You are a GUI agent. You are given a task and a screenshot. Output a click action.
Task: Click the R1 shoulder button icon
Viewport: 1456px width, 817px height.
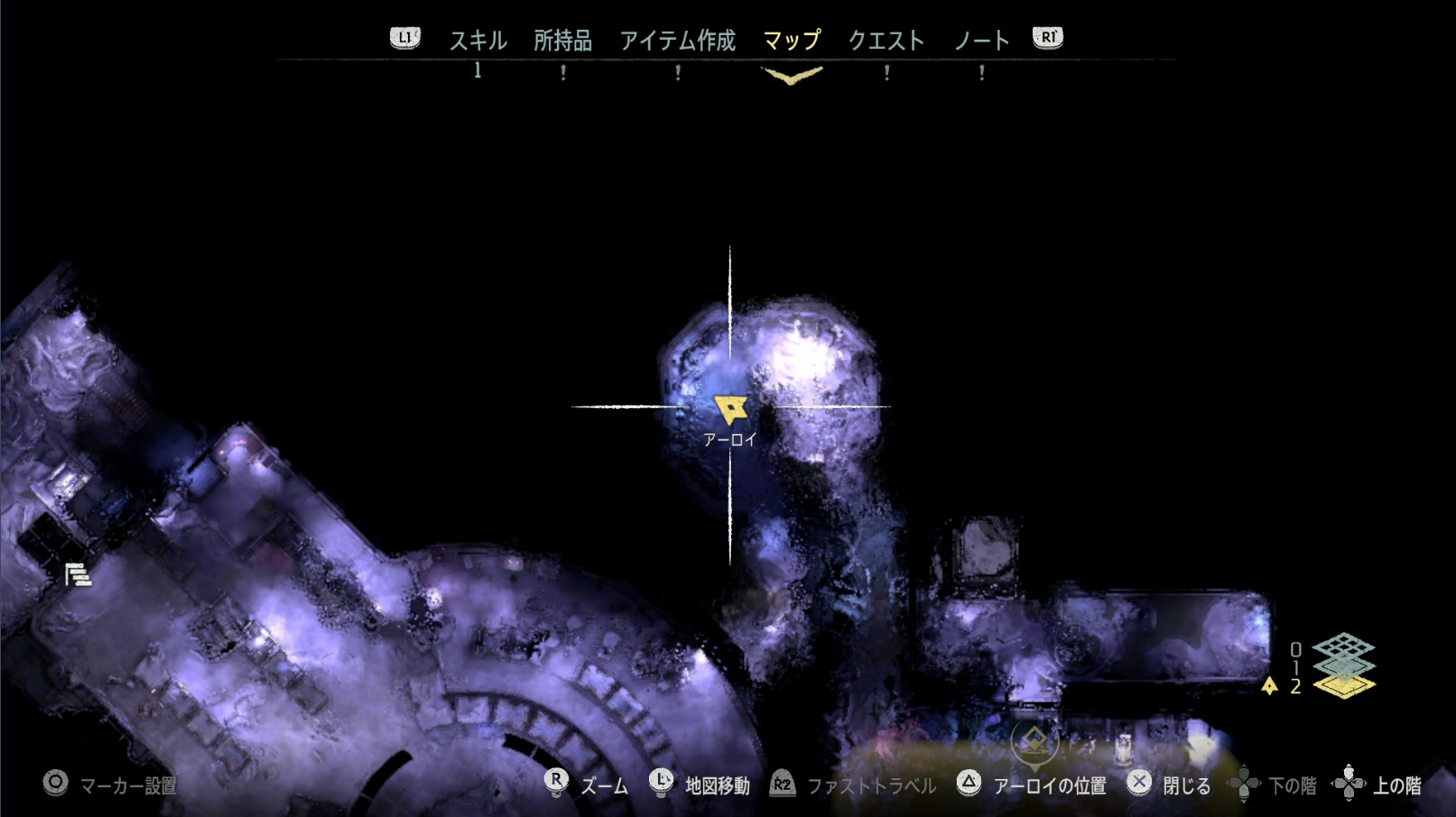point(1048,38)
